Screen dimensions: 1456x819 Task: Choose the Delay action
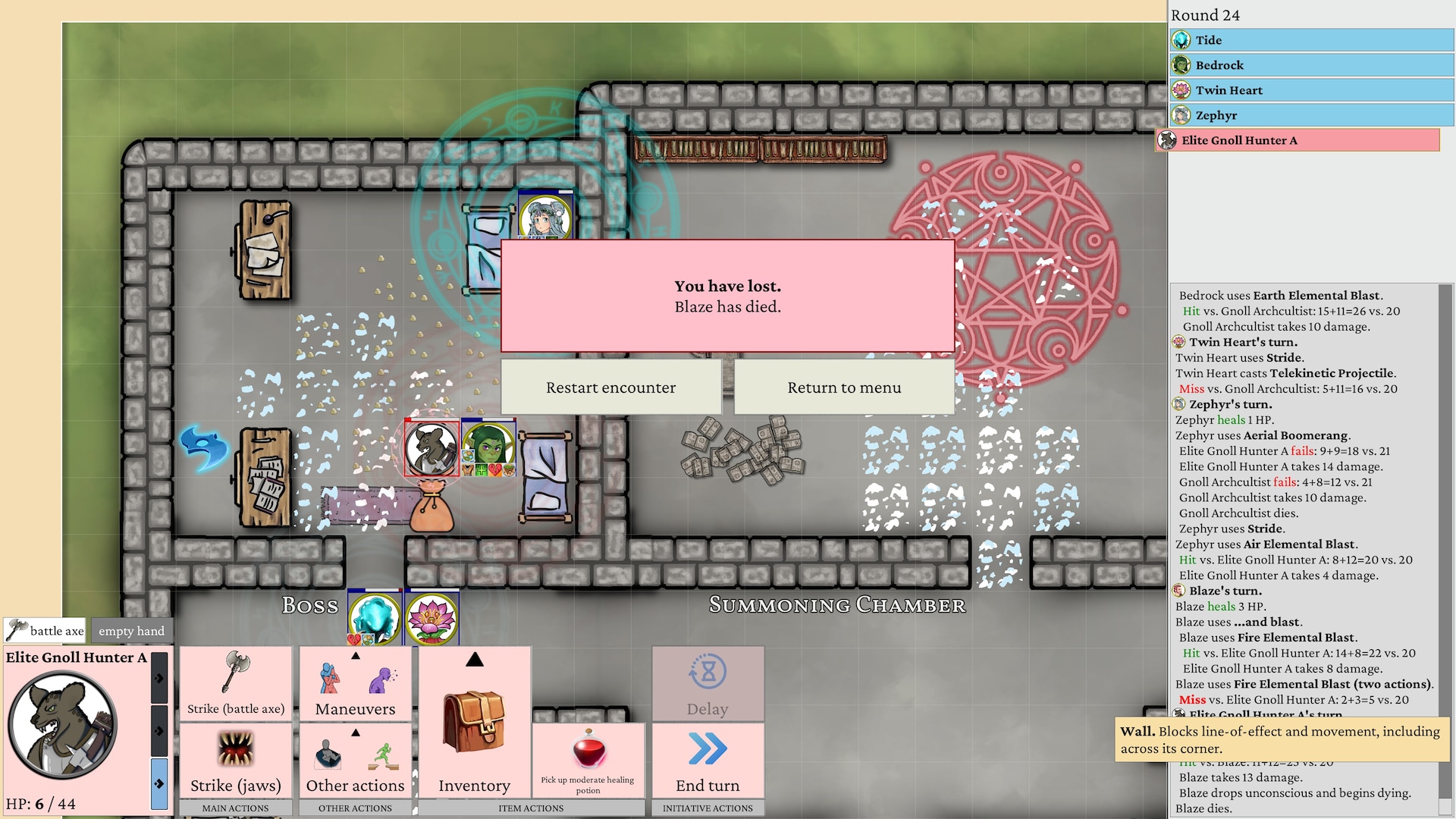(x=708, y=683)
